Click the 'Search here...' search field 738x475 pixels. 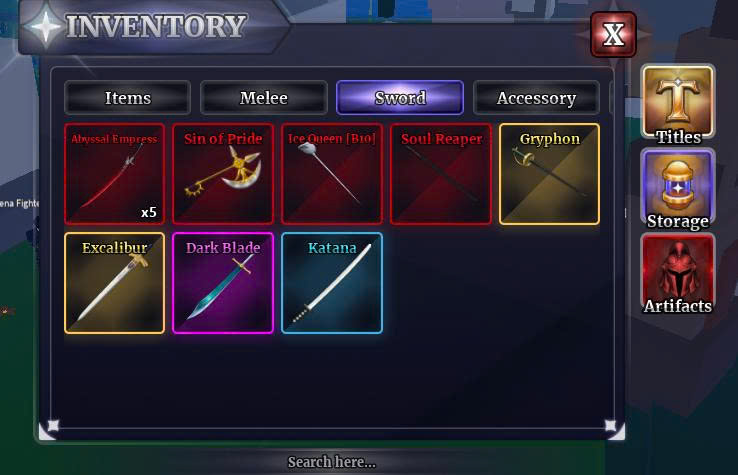pyautogui.click(x=331, y=462)
